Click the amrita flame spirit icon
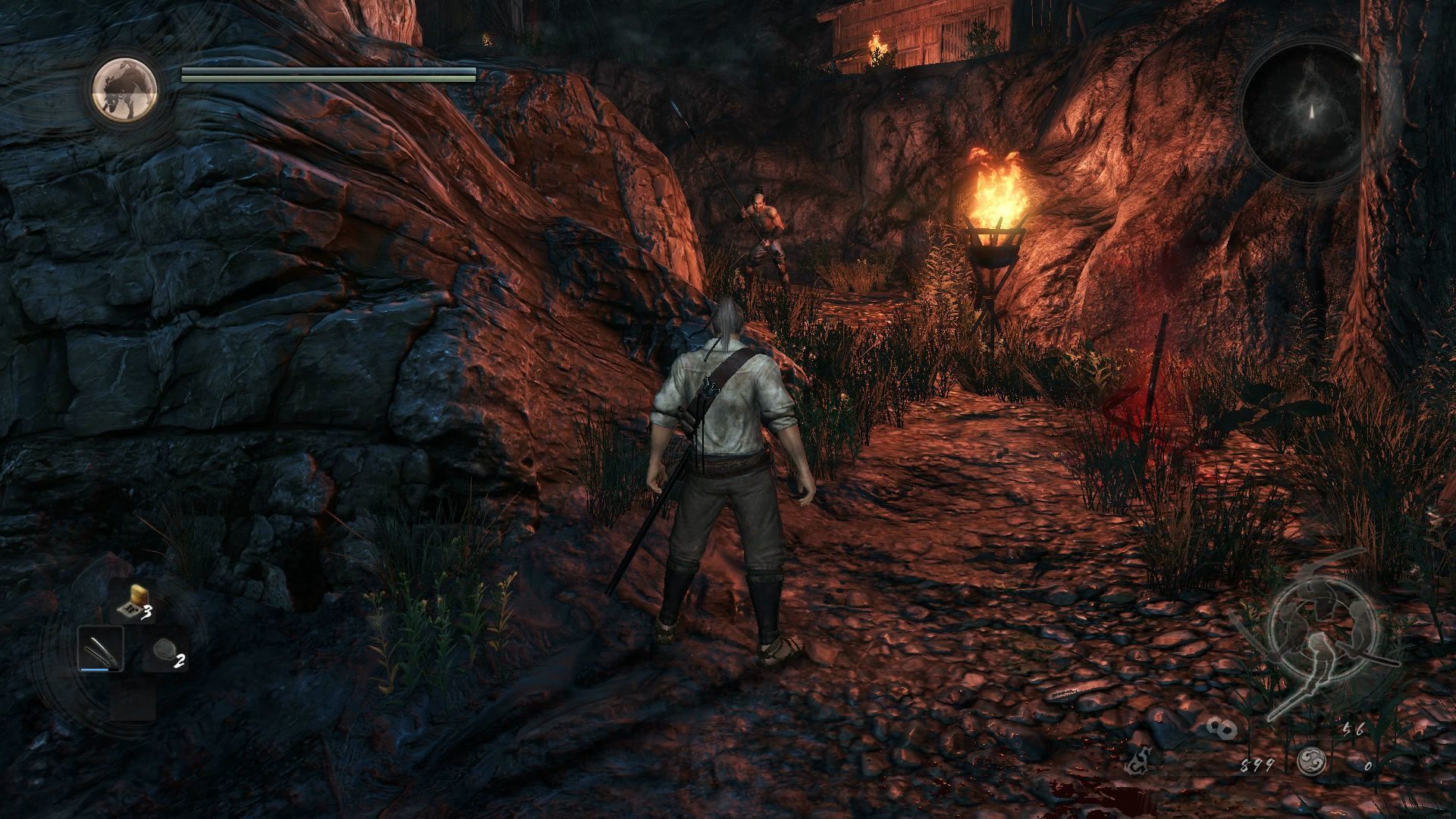 1137,762
